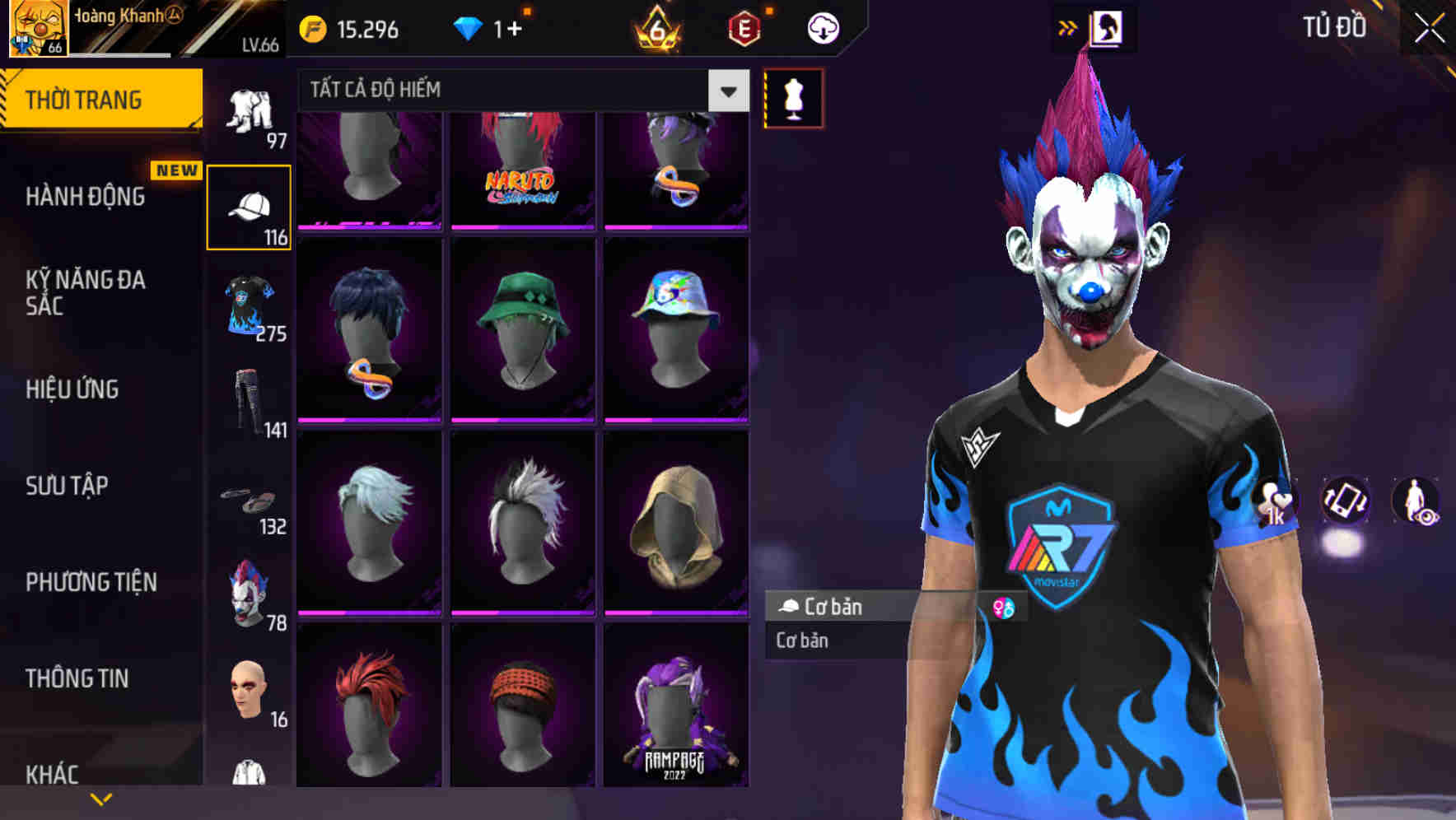Click the cloud download icon in the top bar
The height and width of the screenshot is (820, 1456).
[x=821, y=26]
